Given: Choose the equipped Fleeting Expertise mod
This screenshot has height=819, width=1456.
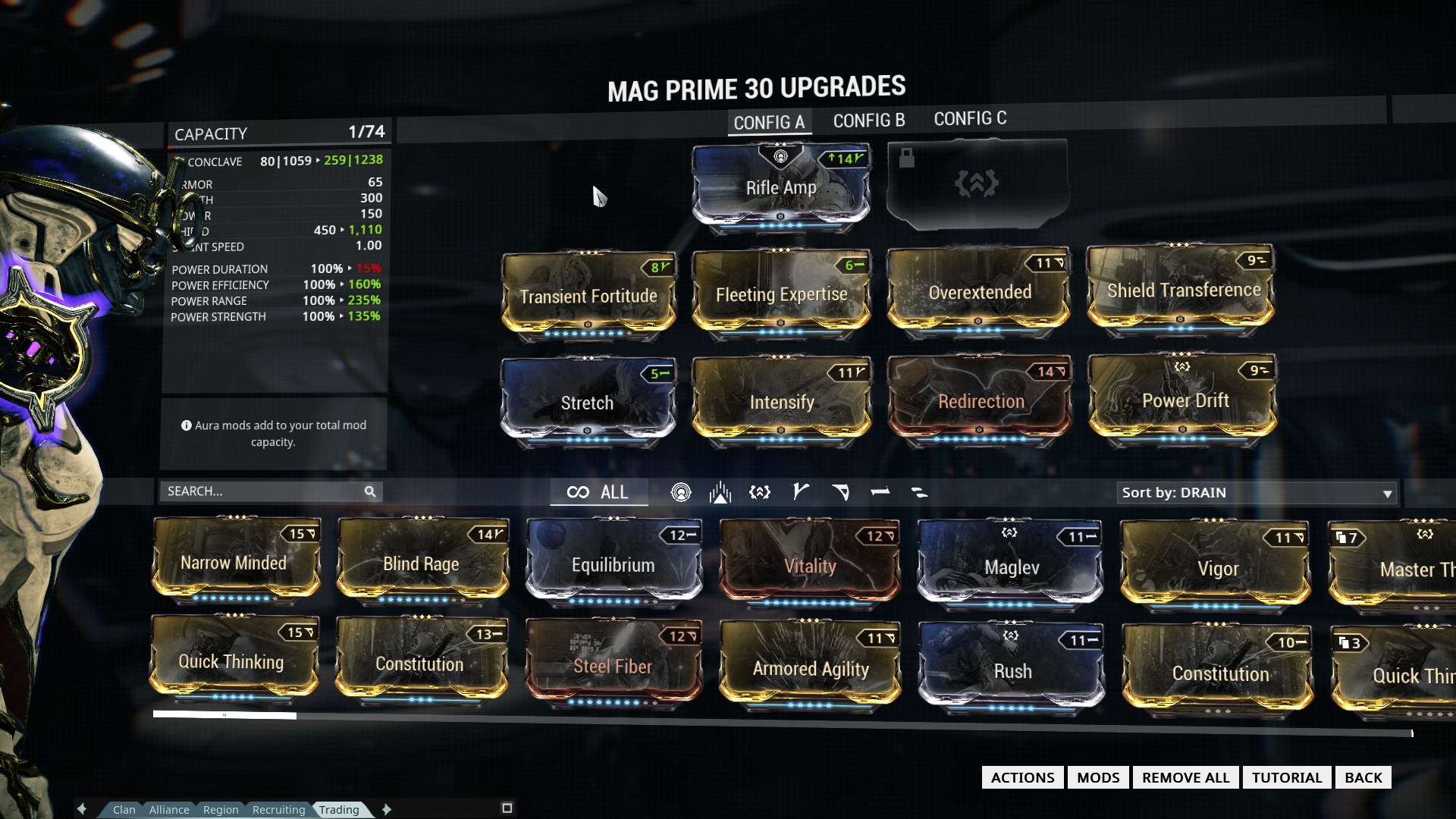Looking at the screenshot, I should click(x=781, y=294).
